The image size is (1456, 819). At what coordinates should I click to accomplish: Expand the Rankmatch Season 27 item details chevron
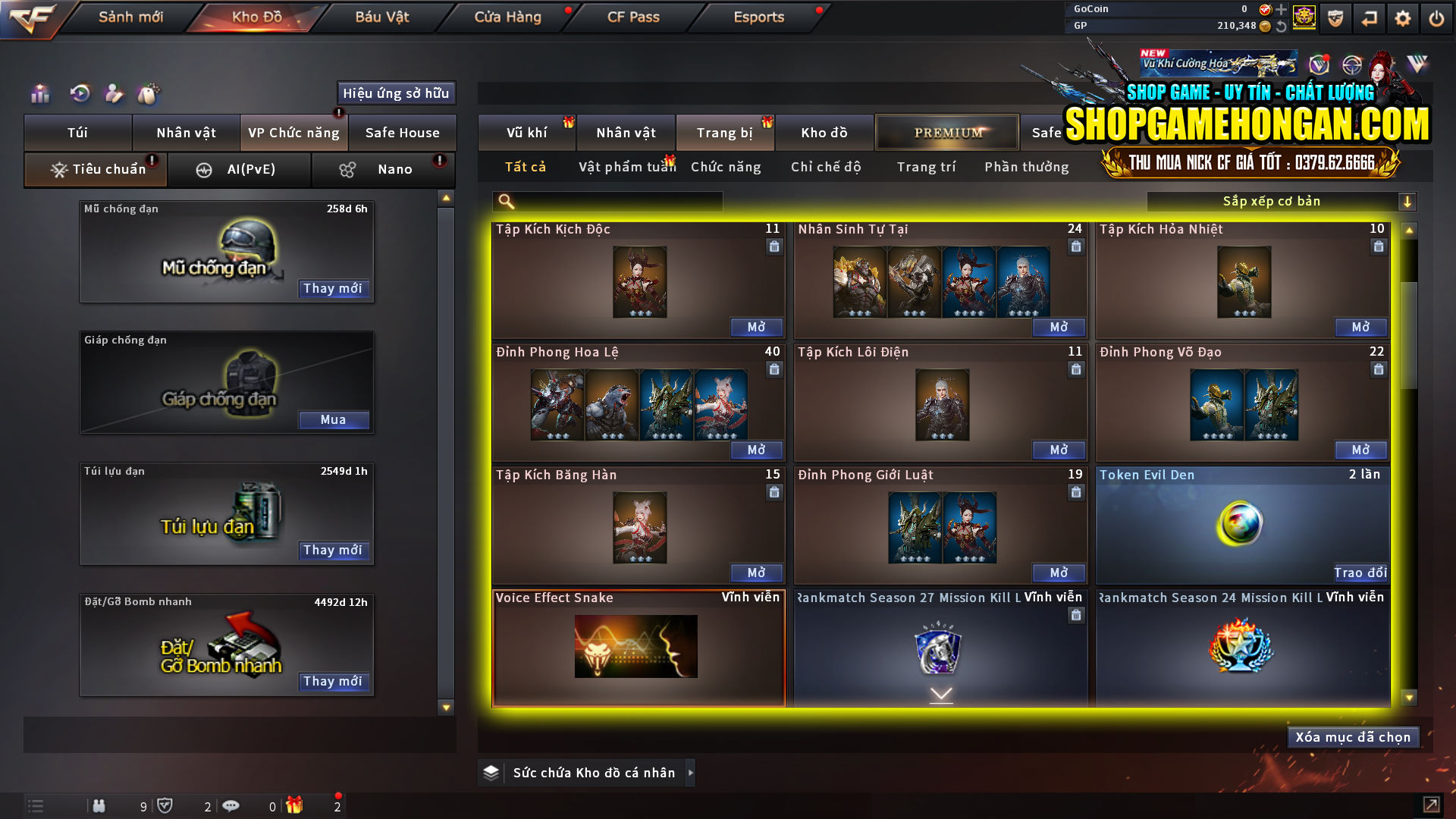click(x=942, y=692)
